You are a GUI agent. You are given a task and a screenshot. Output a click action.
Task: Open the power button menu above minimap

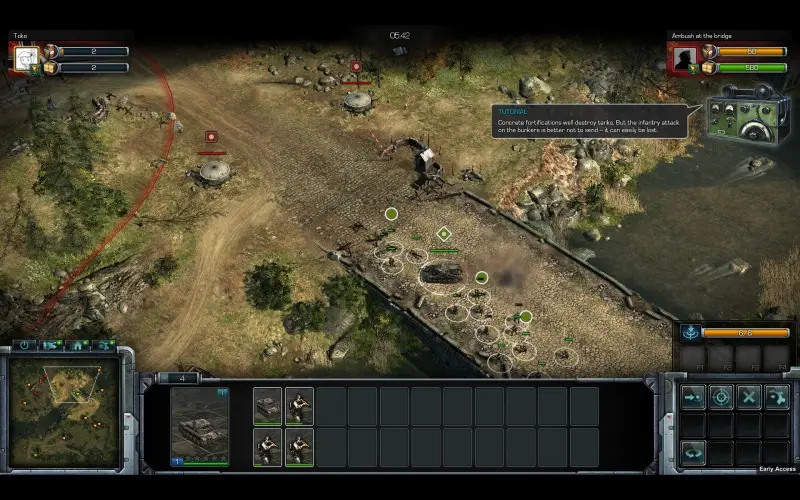pos(25,346)
